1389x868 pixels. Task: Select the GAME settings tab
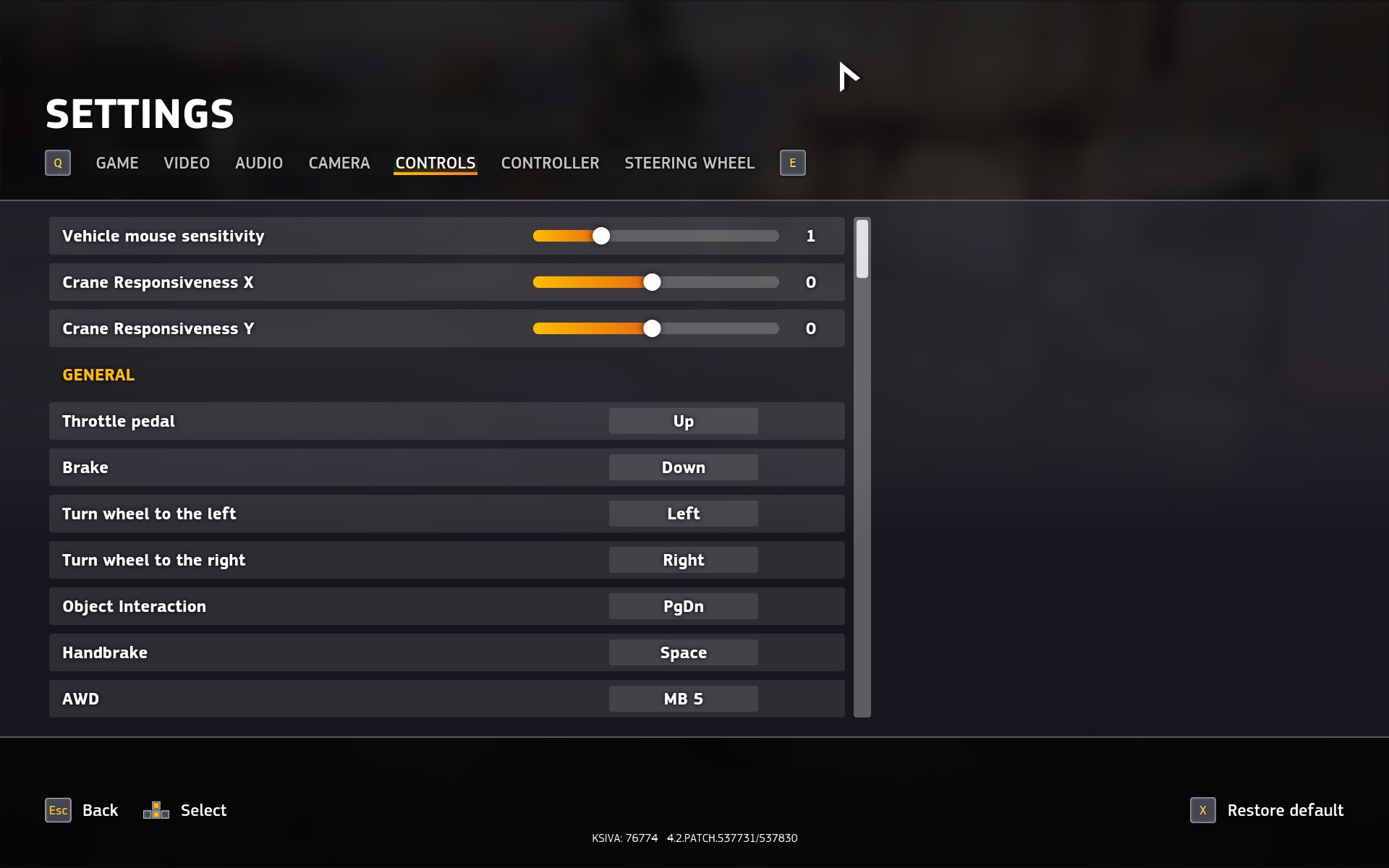(x=116, y=163)
